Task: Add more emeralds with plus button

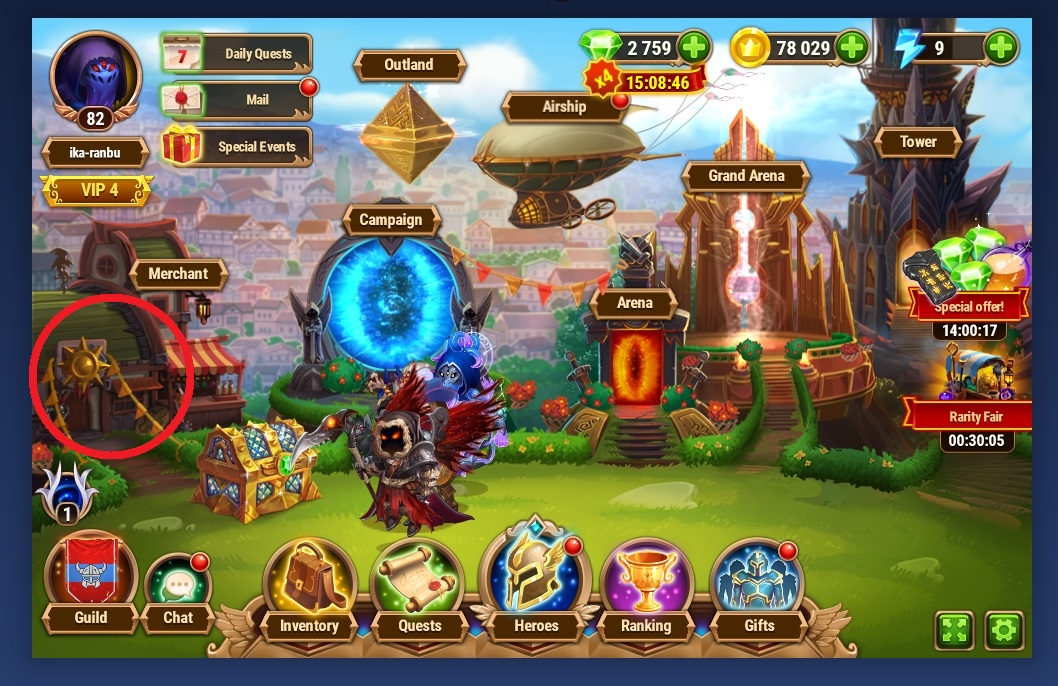Action: pos(693,47)
